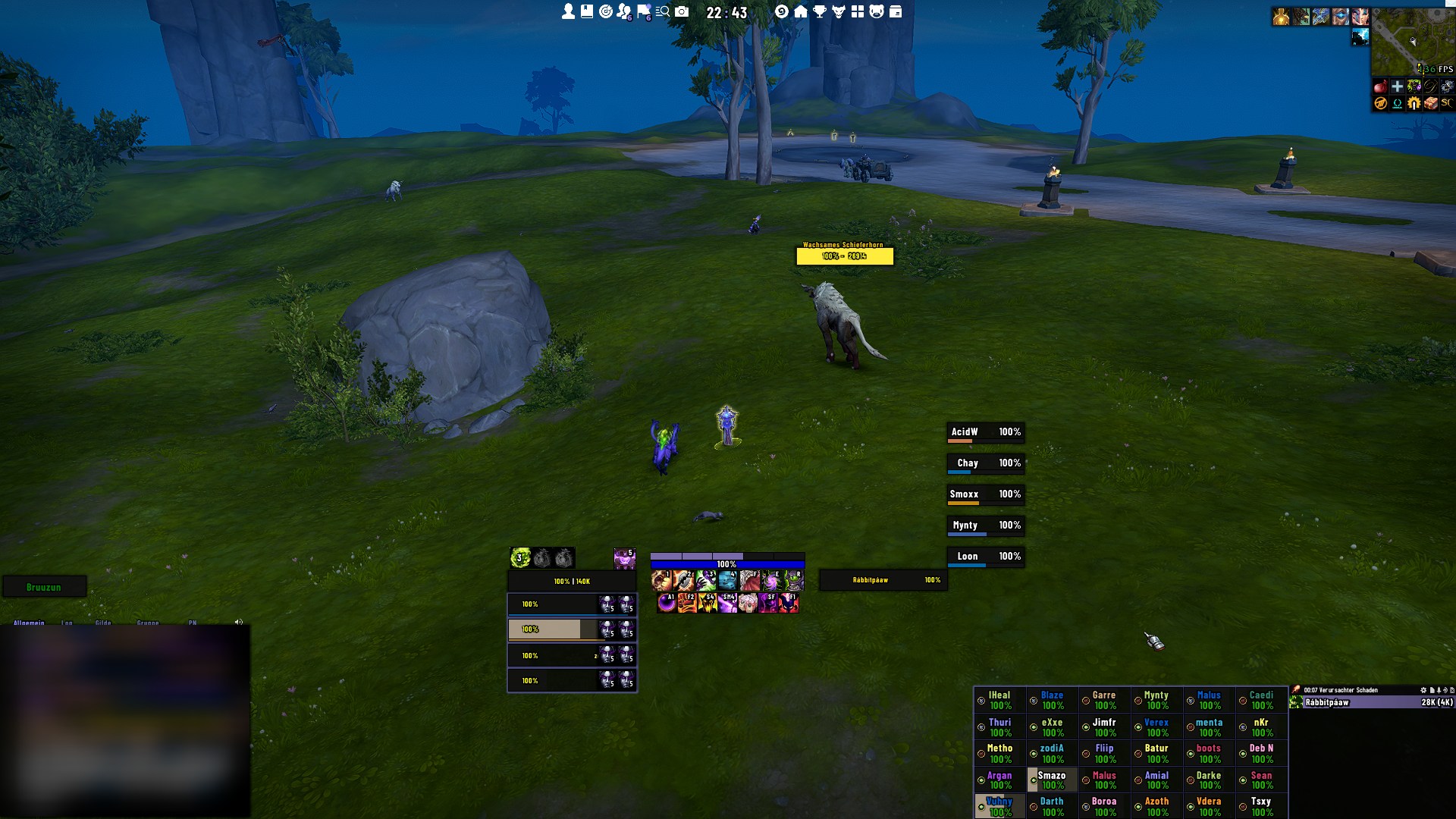This screenshot has width=1456, height=819.
Task: Click the Bruuzun button above chat
Action: [x=44, y=587]
